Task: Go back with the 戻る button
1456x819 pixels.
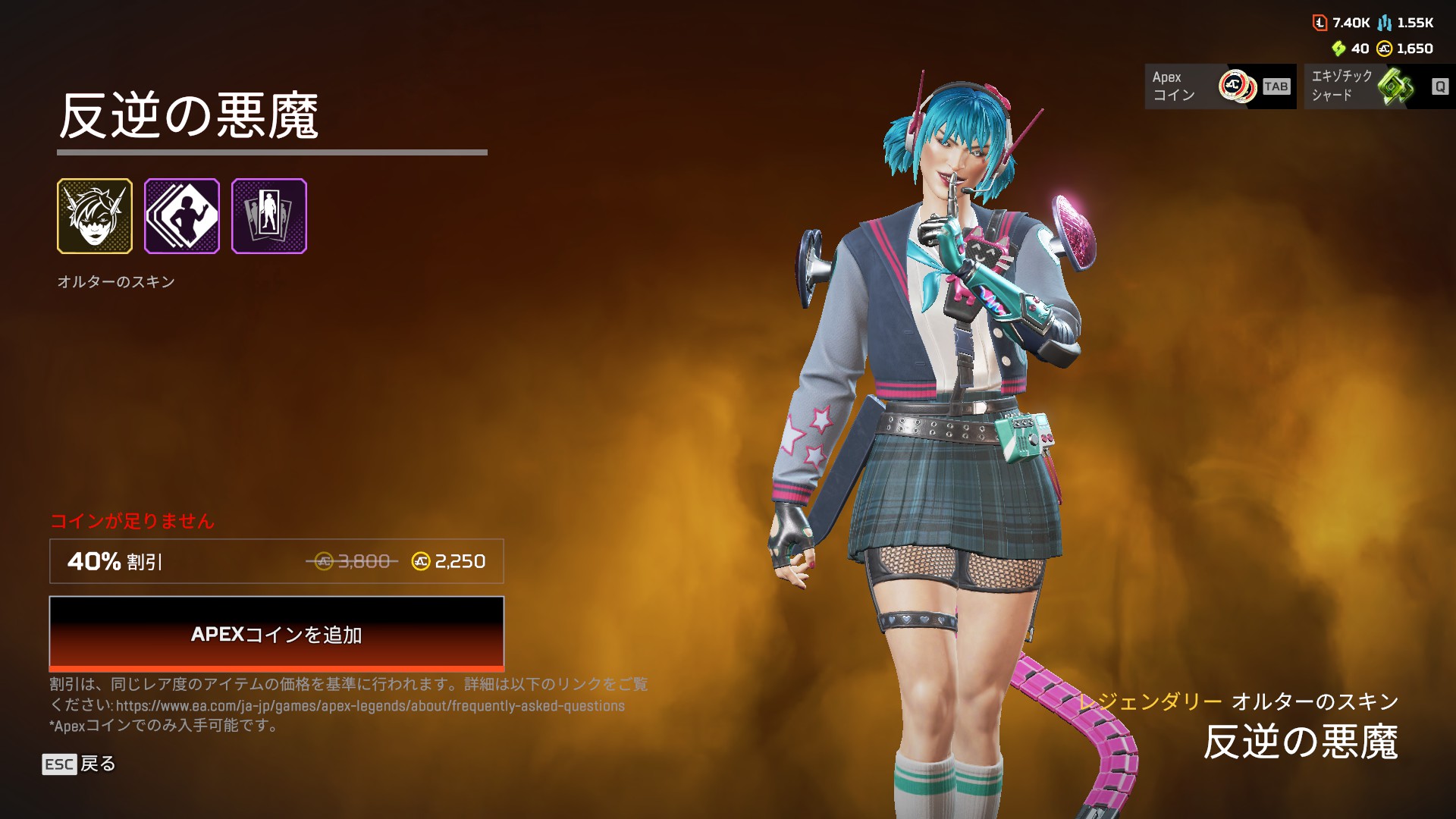Action: 79,764
